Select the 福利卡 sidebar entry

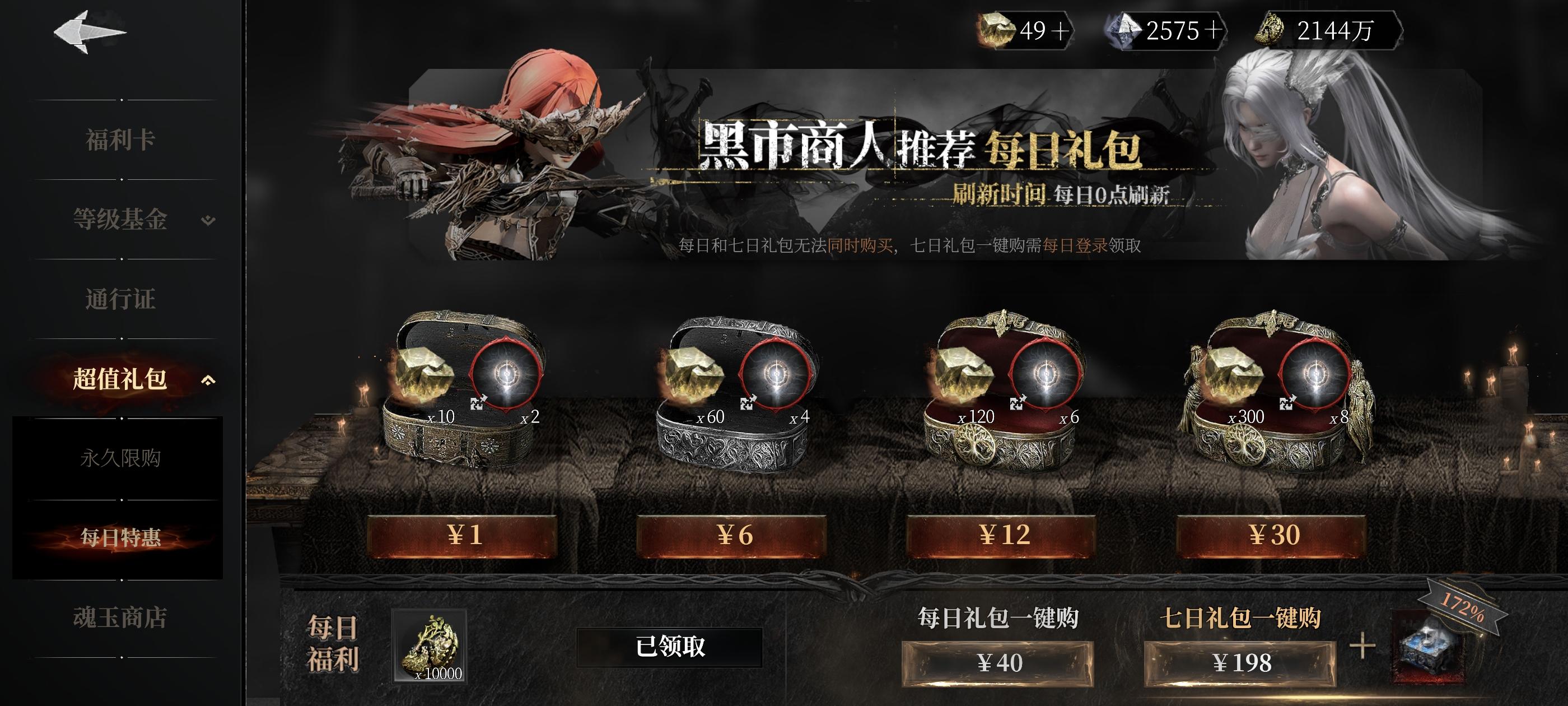[x=120, y=139]
